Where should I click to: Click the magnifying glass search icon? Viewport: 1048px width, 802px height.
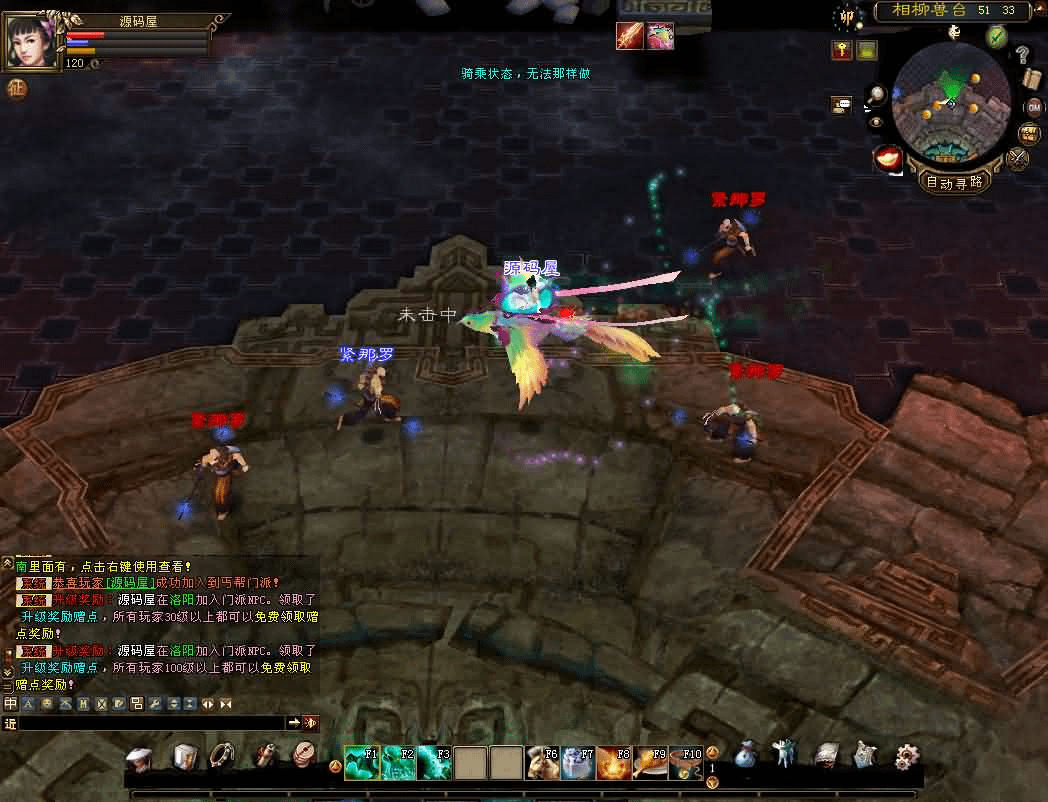876,95
